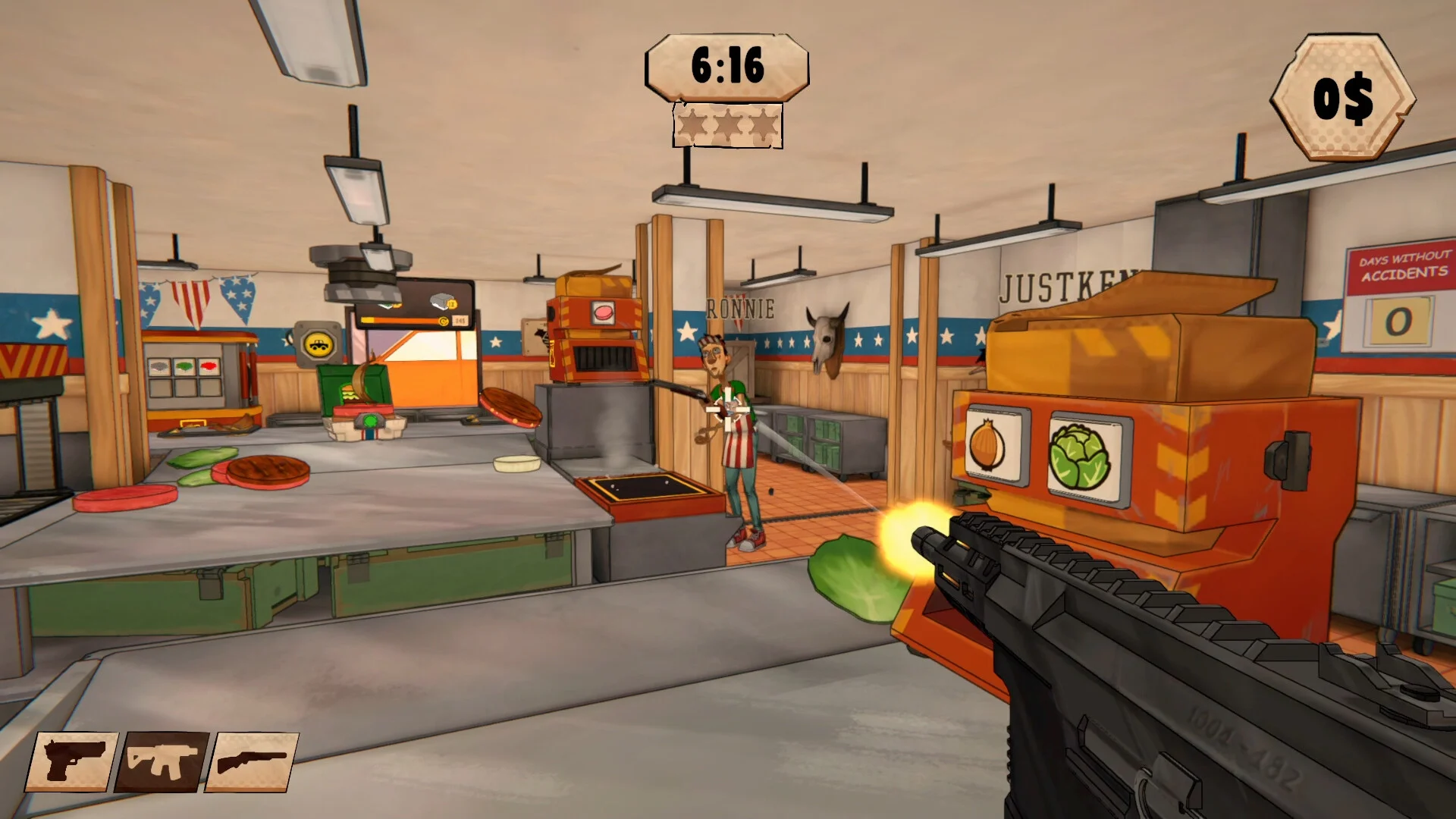This screenshot has height=819, width=1456.
Task: Select the pistol weapon slot
Action: (x=72, y=761)
